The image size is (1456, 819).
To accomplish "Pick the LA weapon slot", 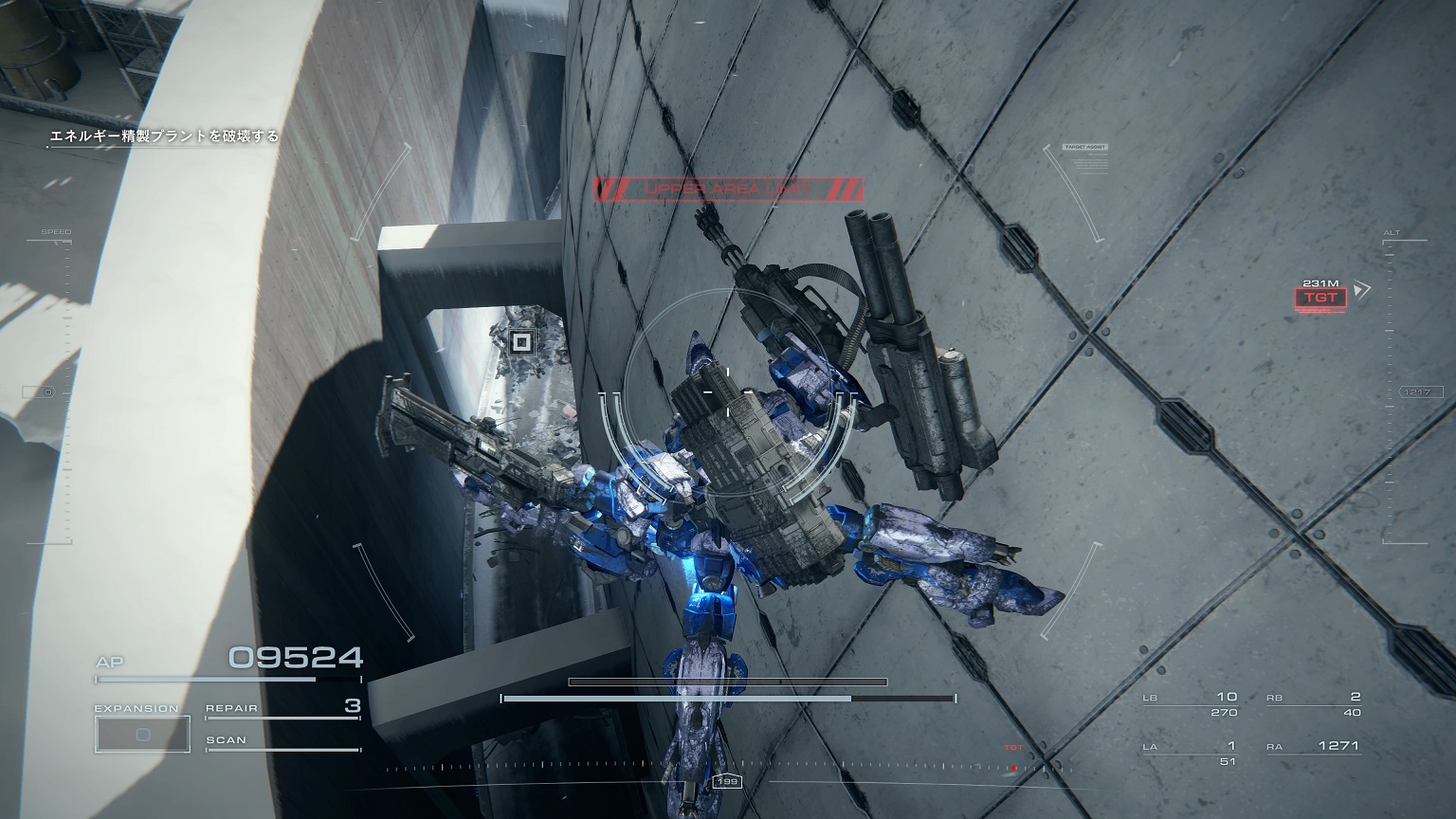I will (1191, 753).
